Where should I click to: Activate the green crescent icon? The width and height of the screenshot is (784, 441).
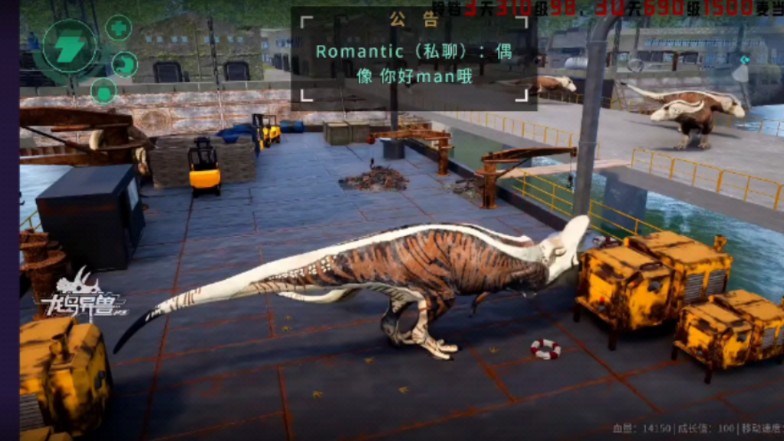[125, 65]
